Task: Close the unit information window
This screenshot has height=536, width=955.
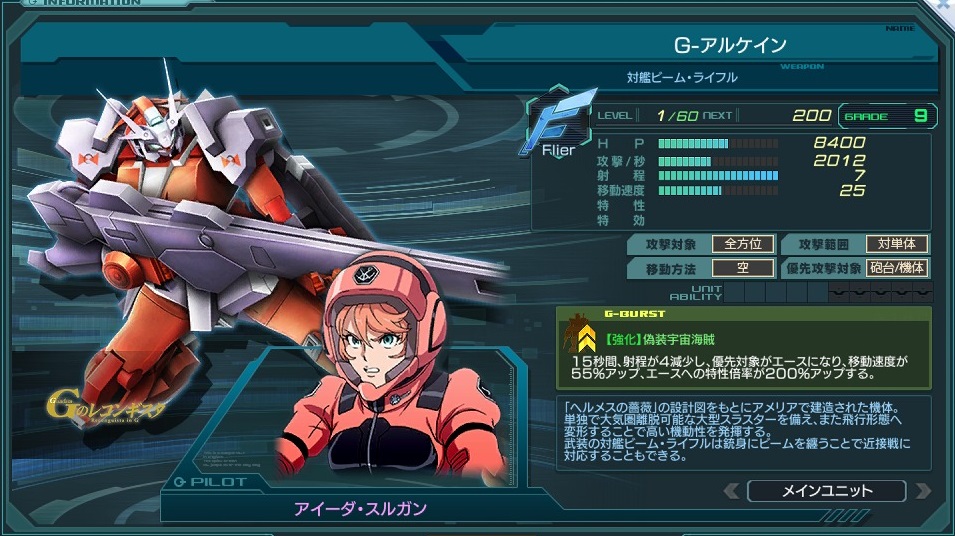Action: point(945,6)
